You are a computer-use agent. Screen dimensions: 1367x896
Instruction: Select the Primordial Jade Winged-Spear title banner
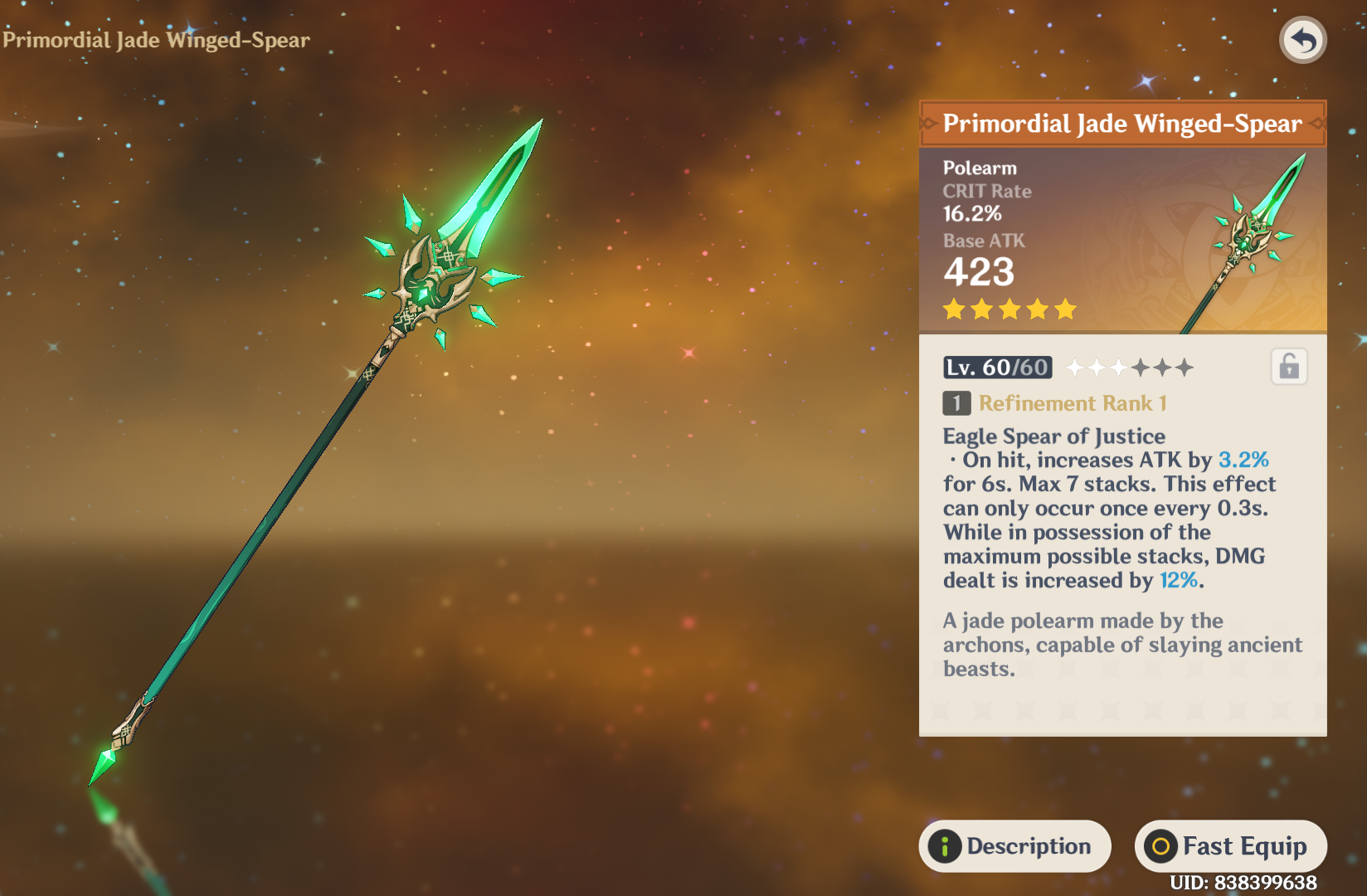point(1121,124)
